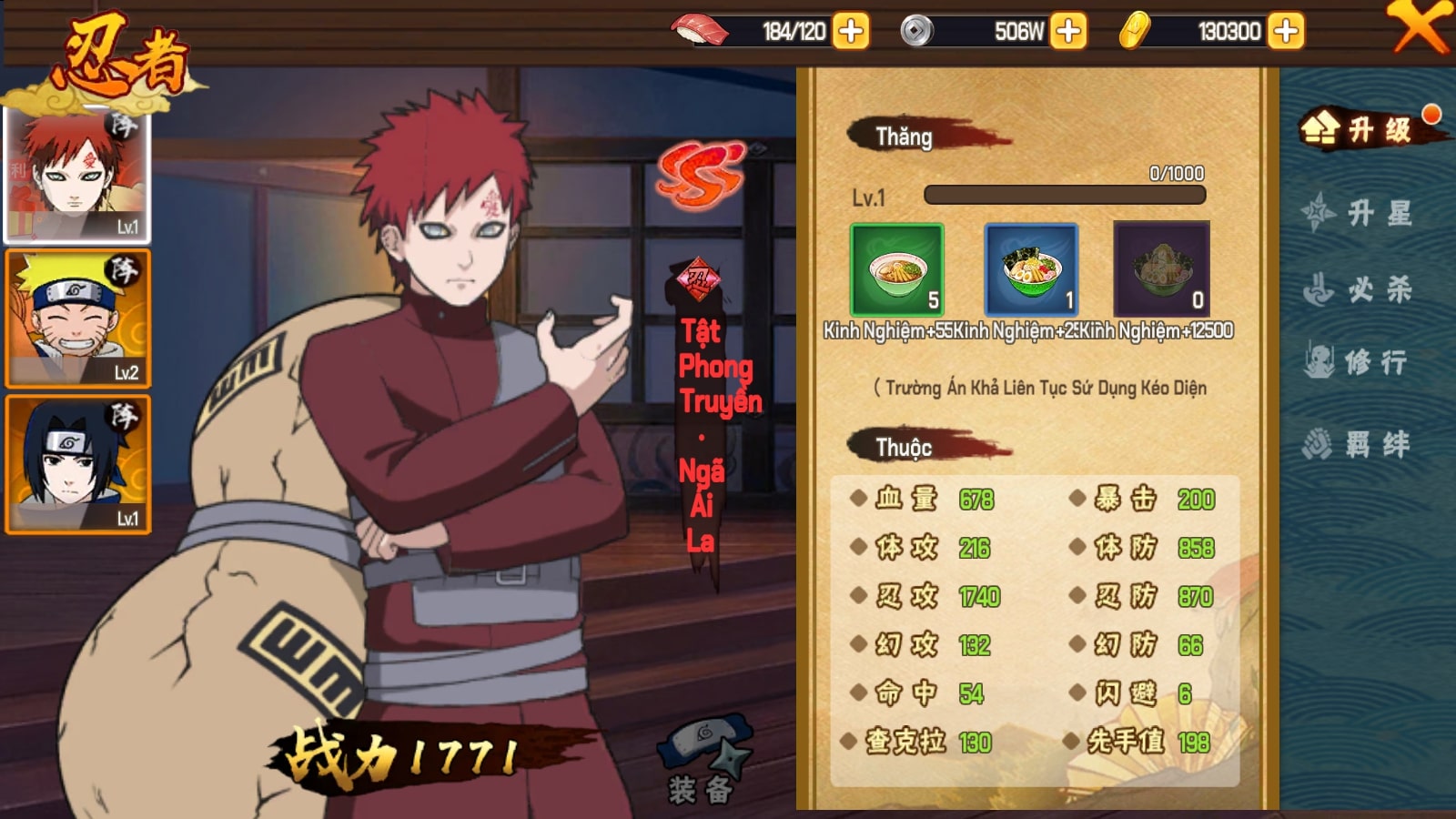
Task: Select the dark ramen bowl +12500 experience item
Action: pyautogui.click(x=1161, y=270)
